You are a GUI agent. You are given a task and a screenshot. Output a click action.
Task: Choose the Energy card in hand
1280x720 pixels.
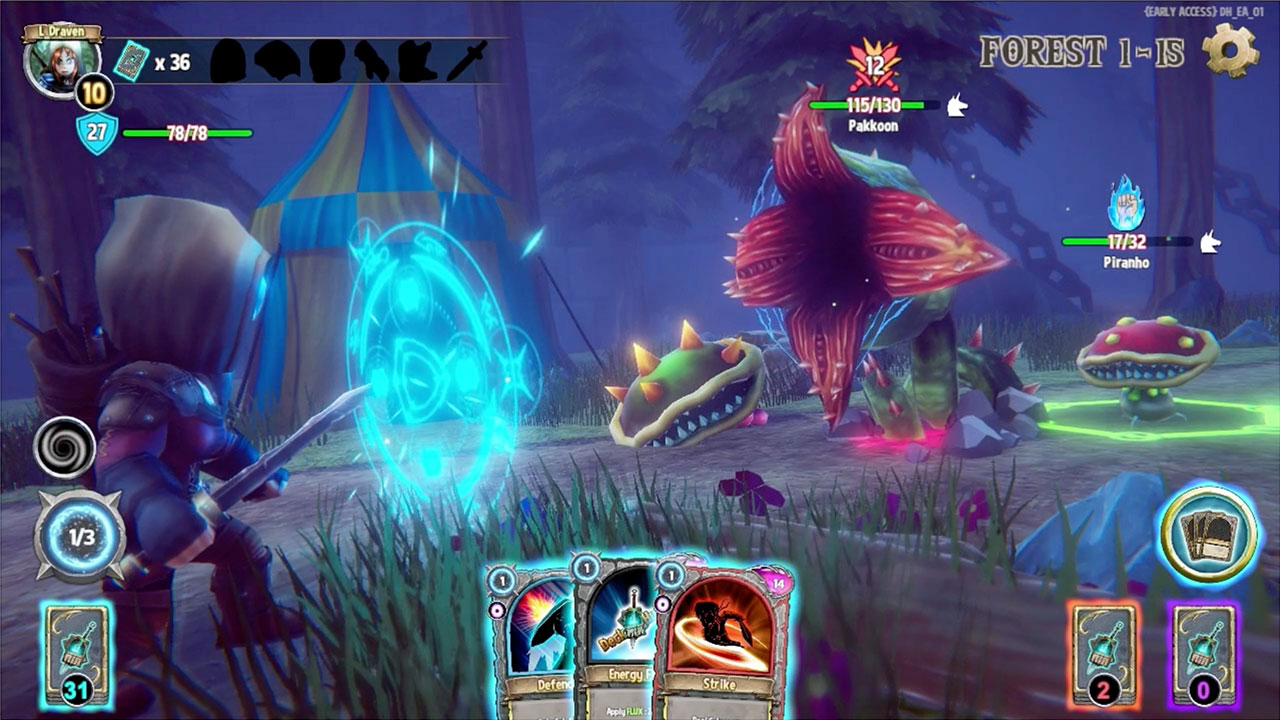coord(616,640)
